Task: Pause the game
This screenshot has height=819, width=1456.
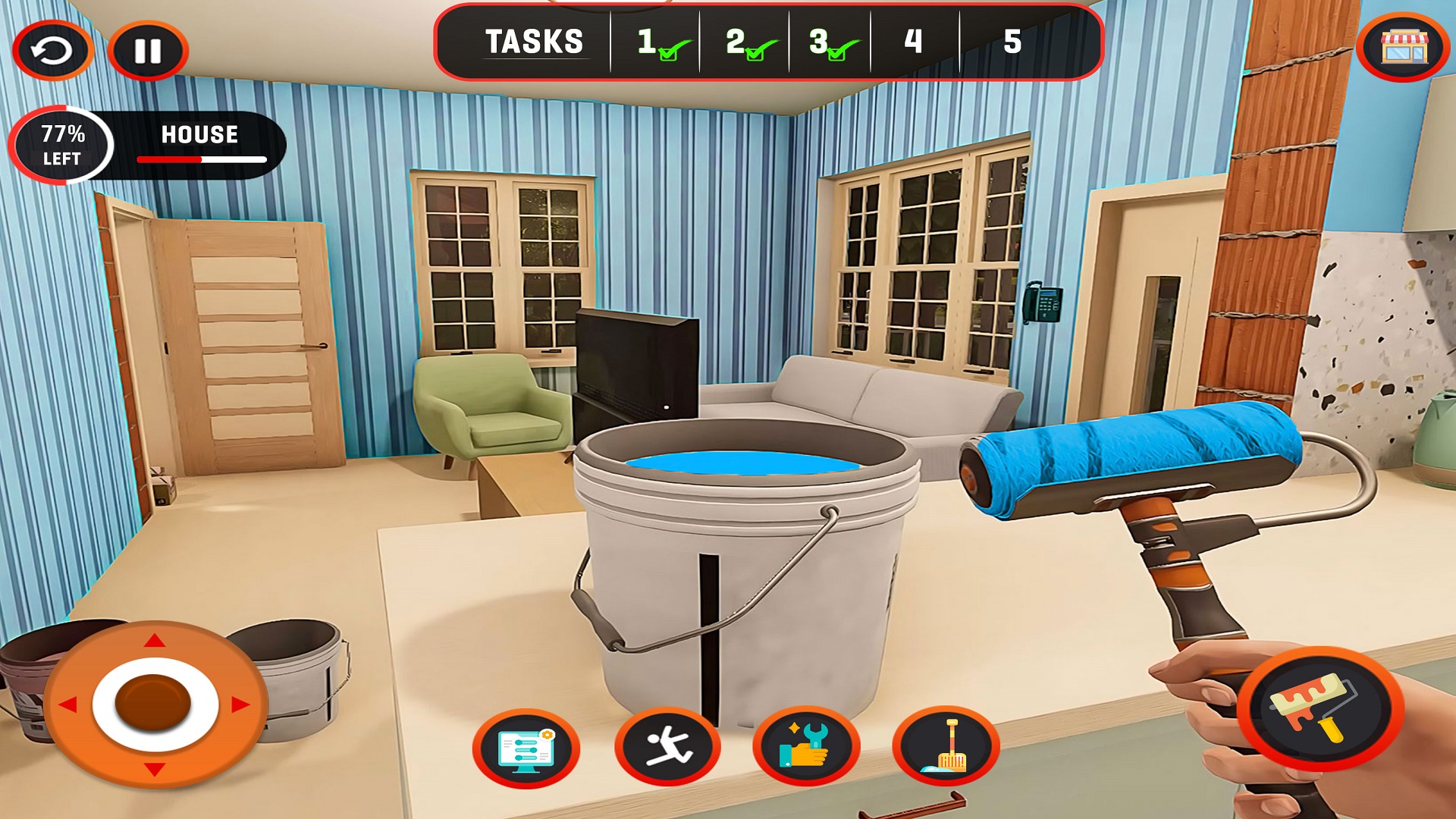Action: pos(149,49)
